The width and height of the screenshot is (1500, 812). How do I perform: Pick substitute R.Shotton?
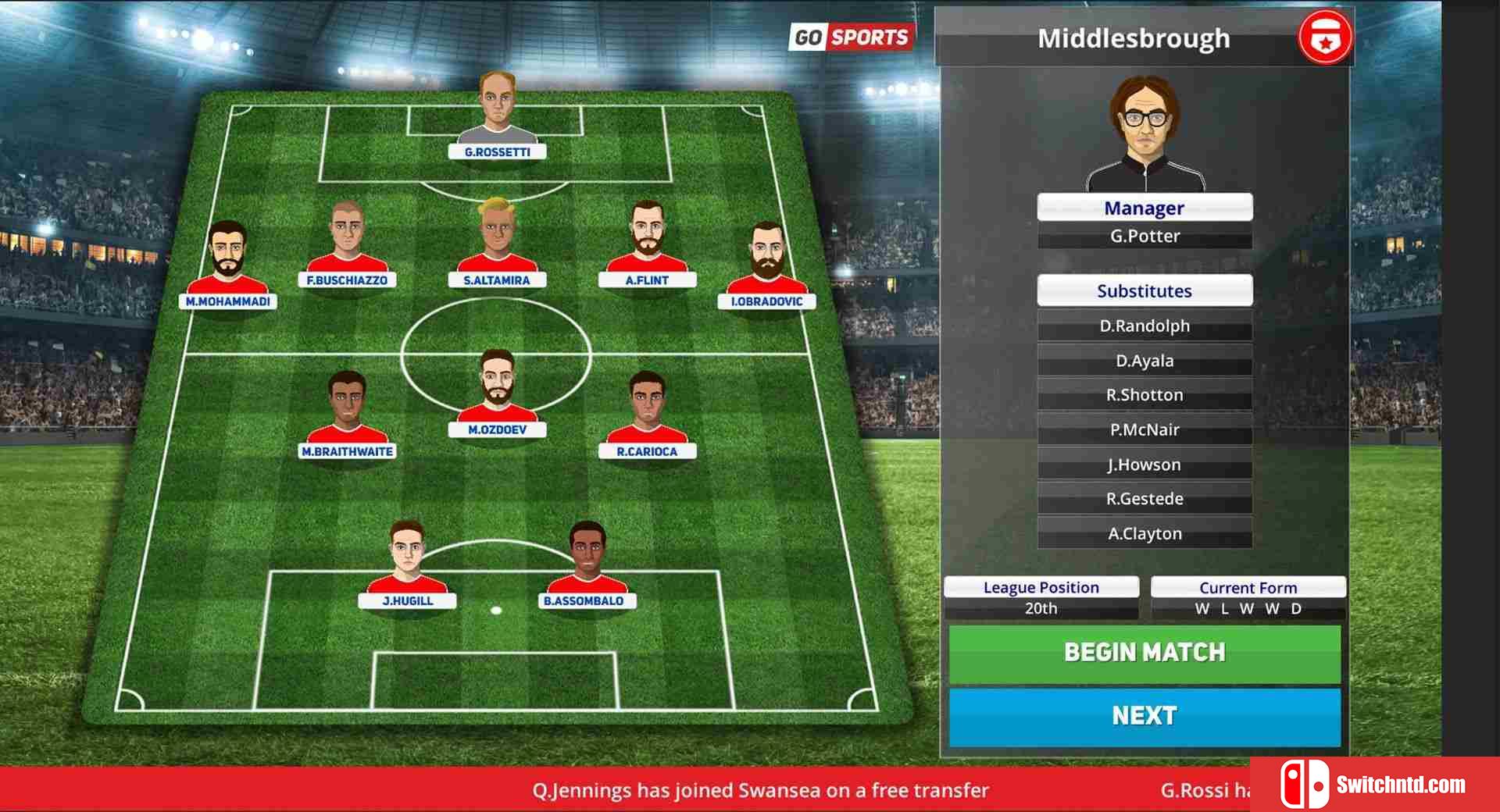(1145, 395)
